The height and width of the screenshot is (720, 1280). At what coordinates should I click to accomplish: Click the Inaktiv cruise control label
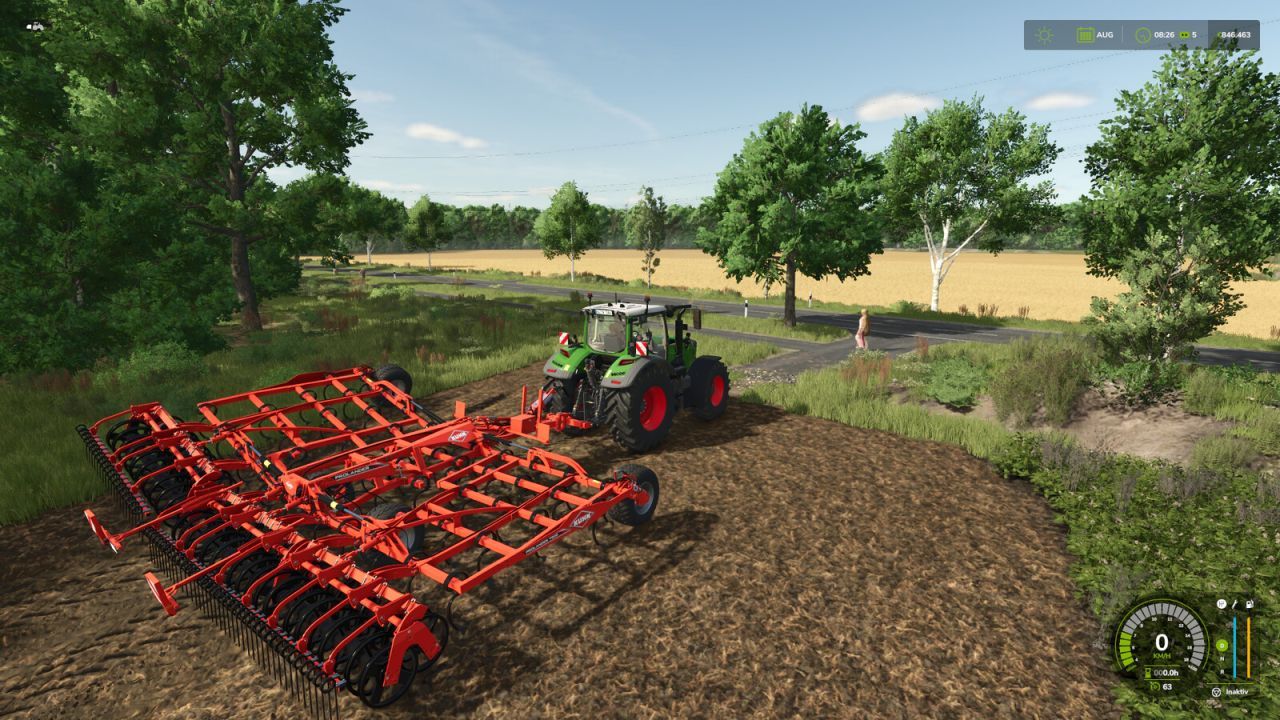pos(1237,691)
